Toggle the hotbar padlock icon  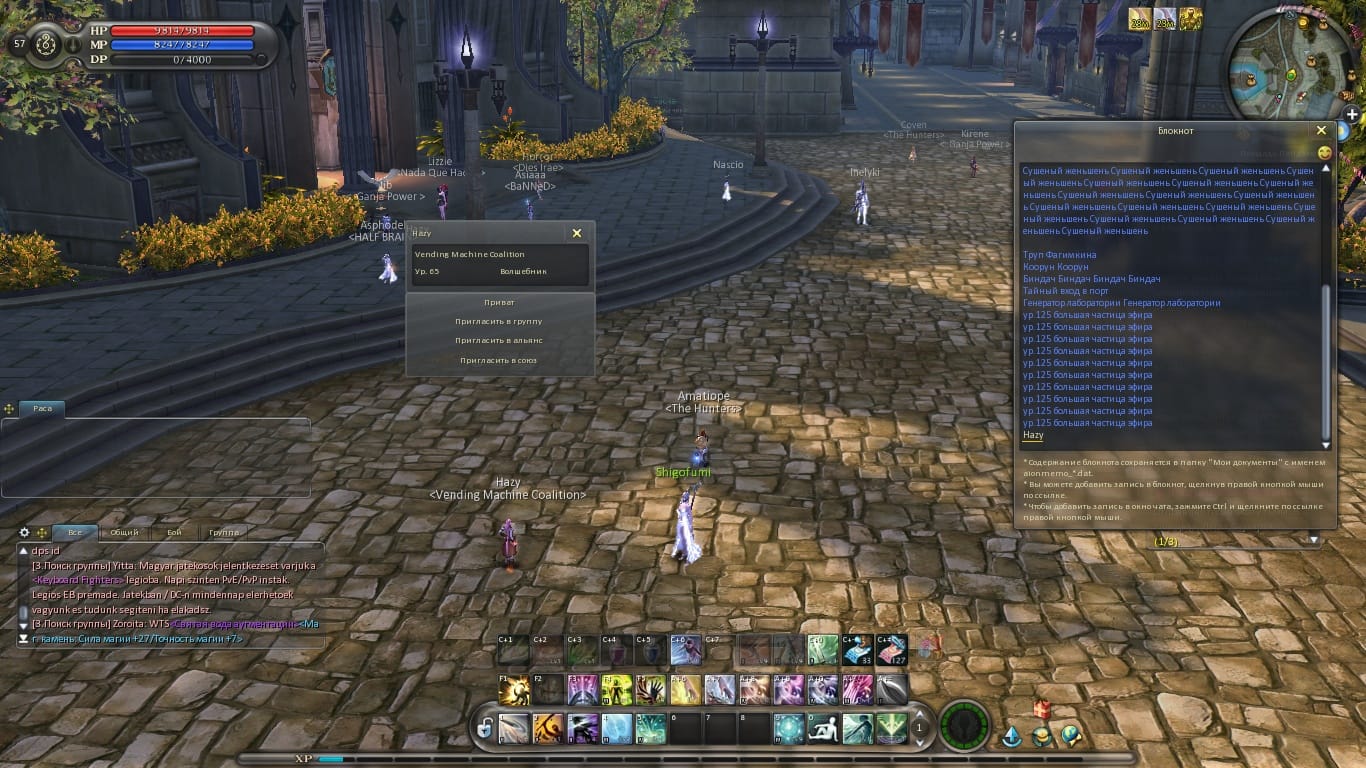[x=485, y=728]
